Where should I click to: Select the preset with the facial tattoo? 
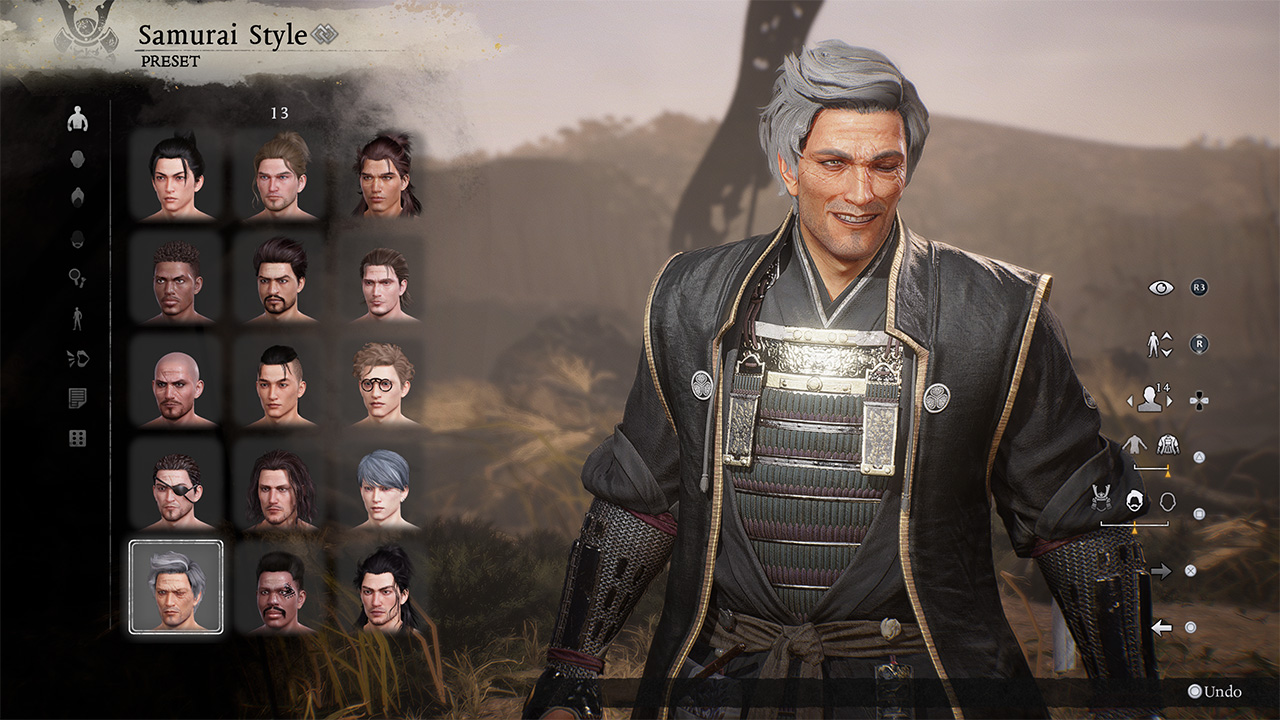point(280,589)
